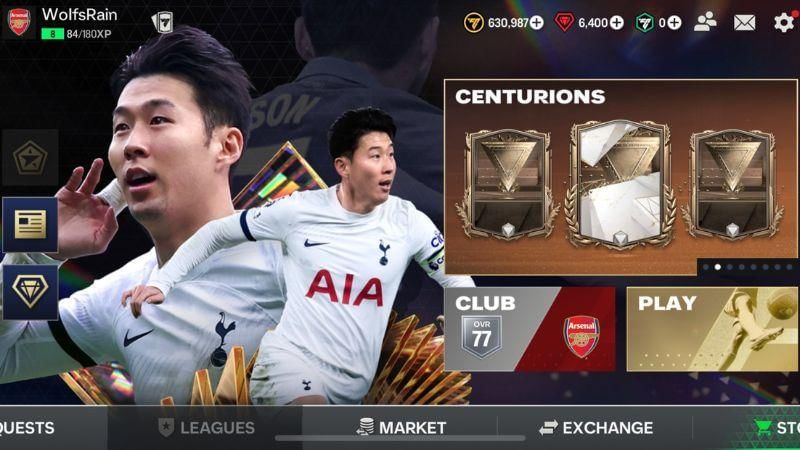Check the mail envelope inbox
This screenshot has width=800, height=450.
(745, 22)
